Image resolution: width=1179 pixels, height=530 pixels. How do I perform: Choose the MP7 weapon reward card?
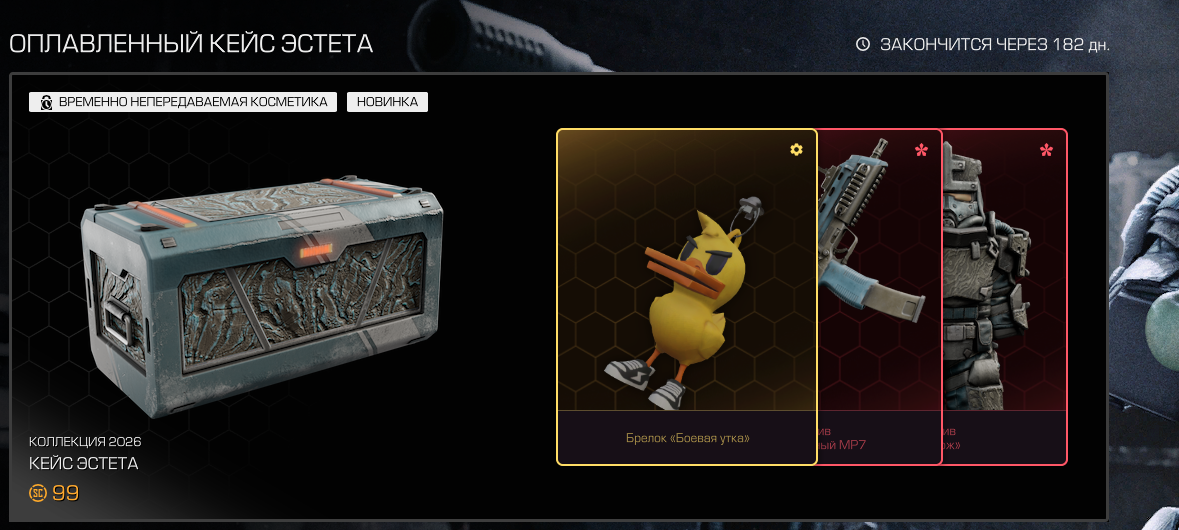point(879,297)
